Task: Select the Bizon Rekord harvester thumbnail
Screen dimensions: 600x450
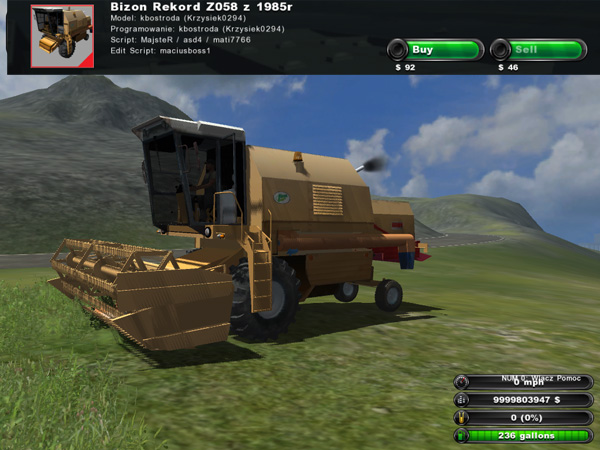Action: click(61, 36)
